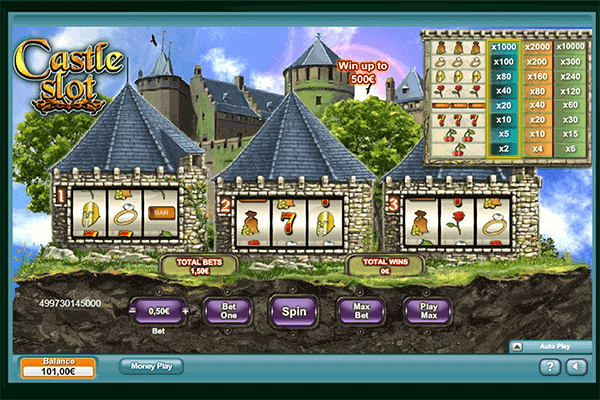Open the help question mark button

coord(549,367)
